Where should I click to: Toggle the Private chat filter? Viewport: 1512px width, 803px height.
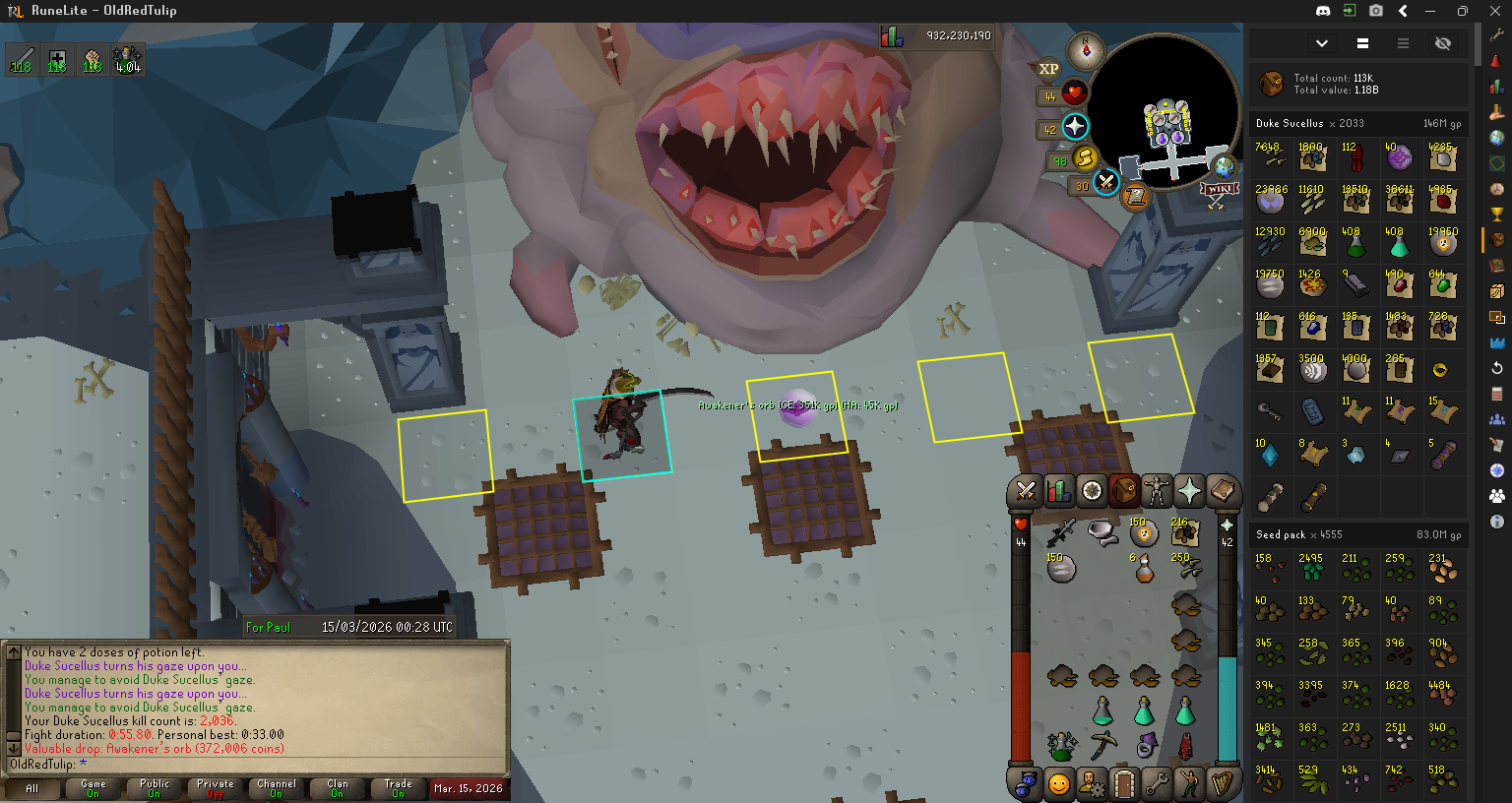[x=215, y=788]
